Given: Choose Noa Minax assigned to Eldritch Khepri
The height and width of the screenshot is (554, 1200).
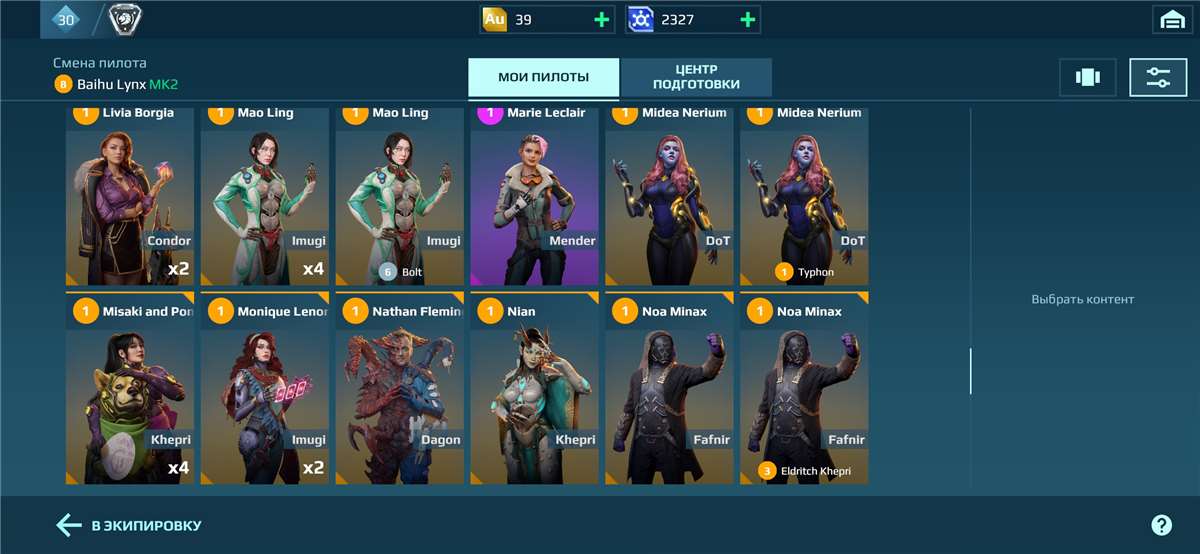Looking at the screenshot, I should pyautogui.click(x=804, y=395).
